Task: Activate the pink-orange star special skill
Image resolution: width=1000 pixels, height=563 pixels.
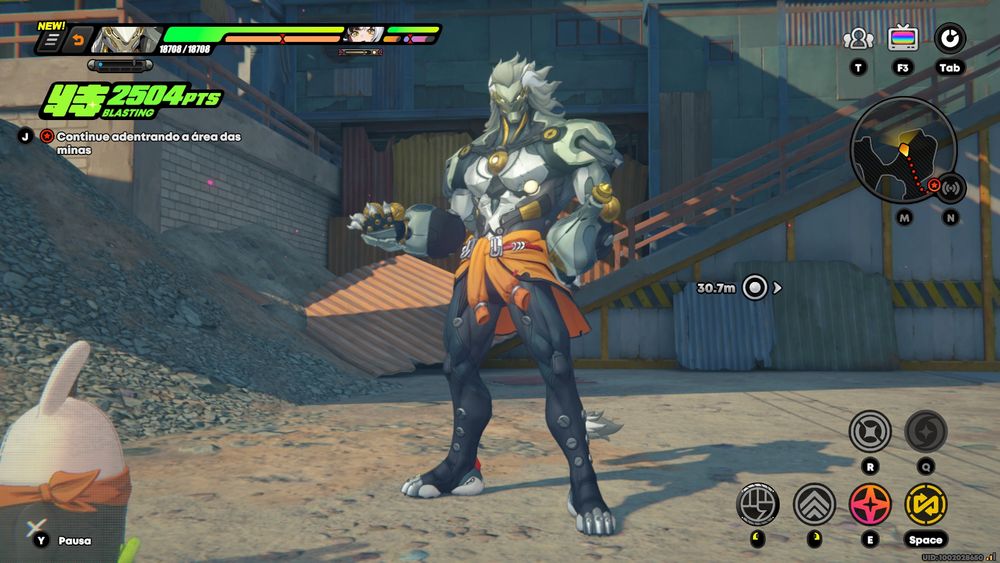Action: tap(870, 504)
